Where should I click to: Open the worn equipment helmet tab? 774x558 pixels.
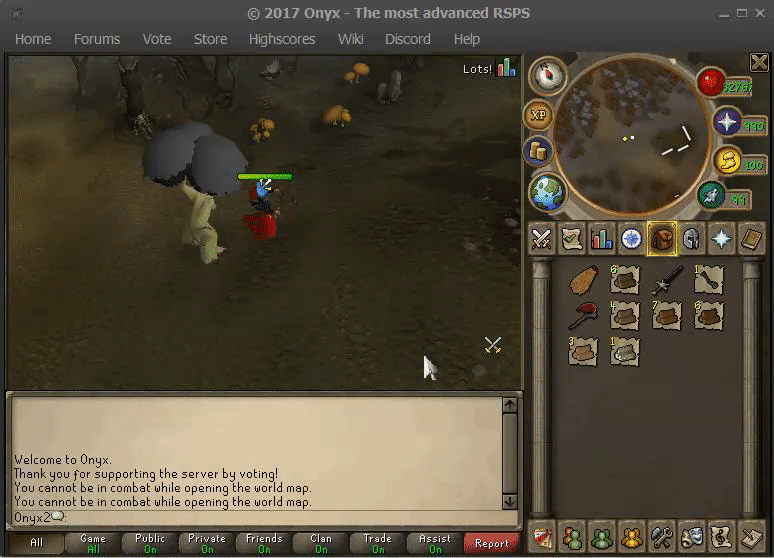691,239
